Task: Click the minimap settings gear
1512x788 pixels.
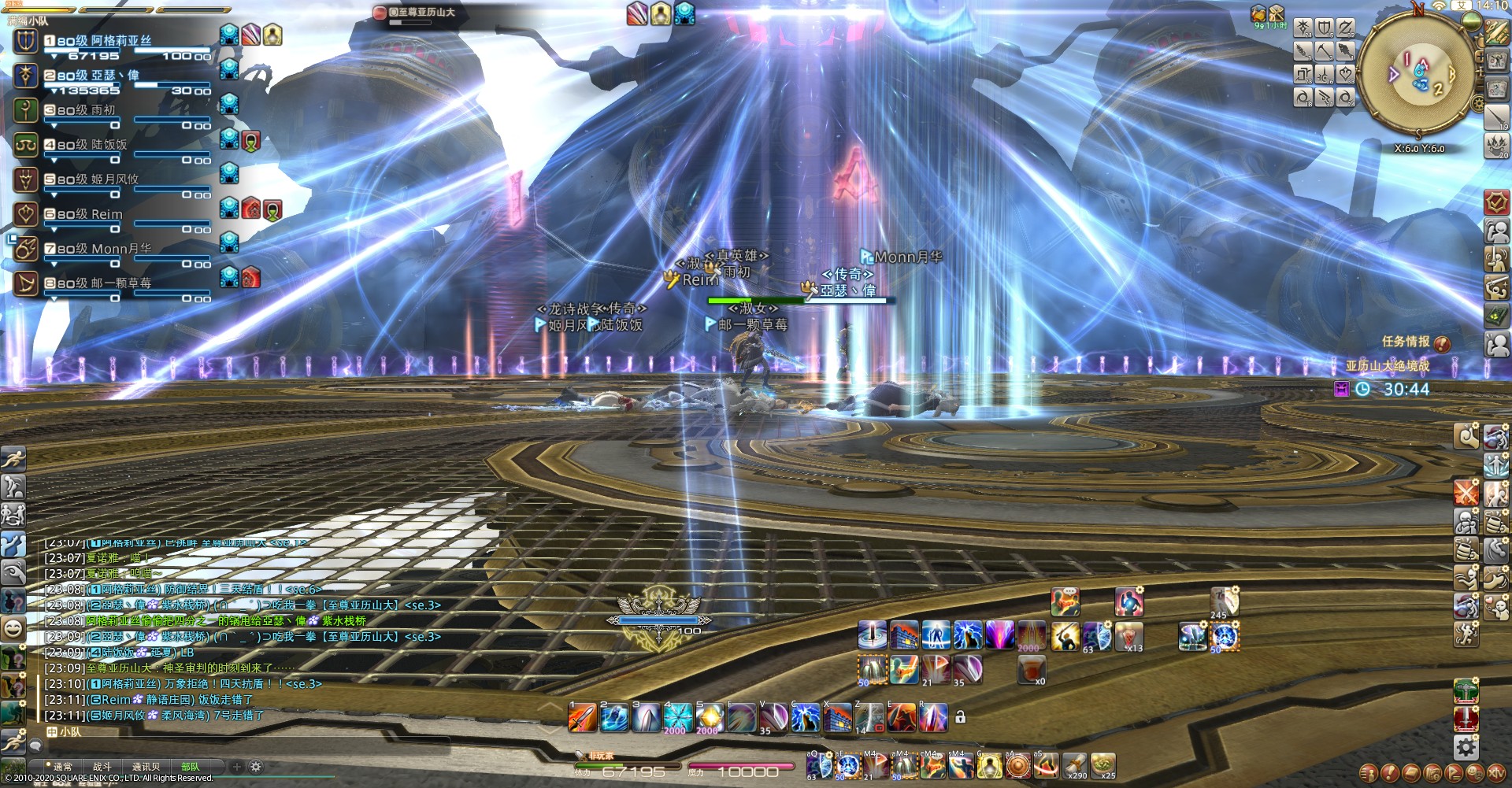Action: 1478,104
